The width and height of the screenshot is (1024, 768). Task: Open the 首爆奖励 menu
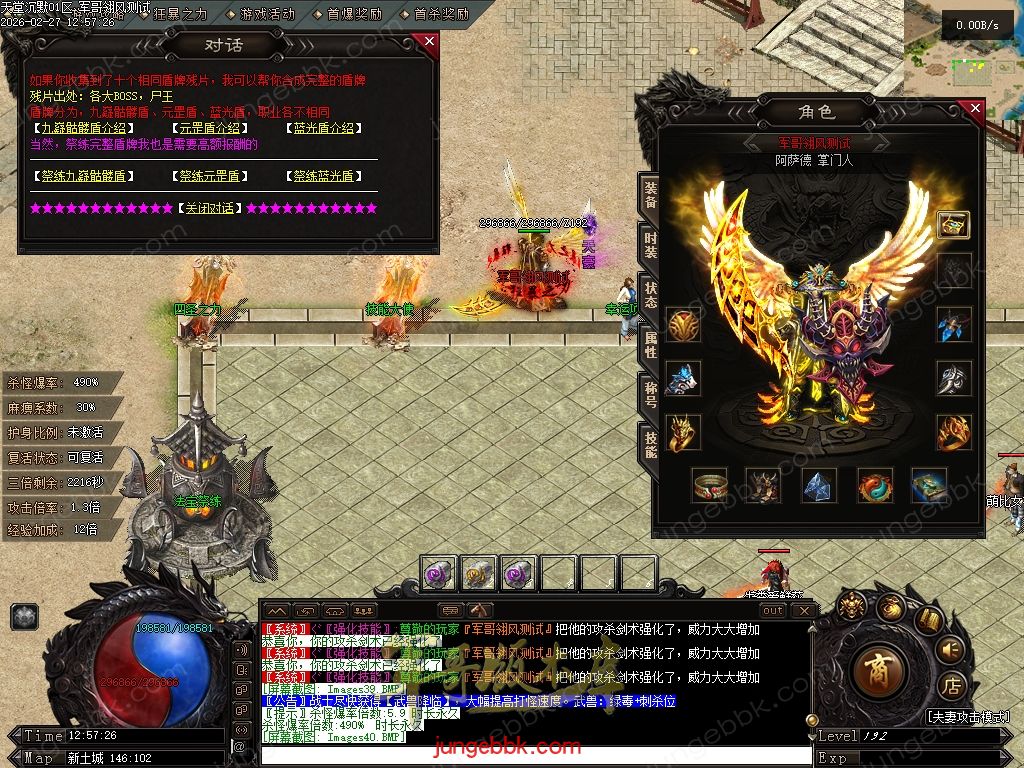click(x=354, y=14)
